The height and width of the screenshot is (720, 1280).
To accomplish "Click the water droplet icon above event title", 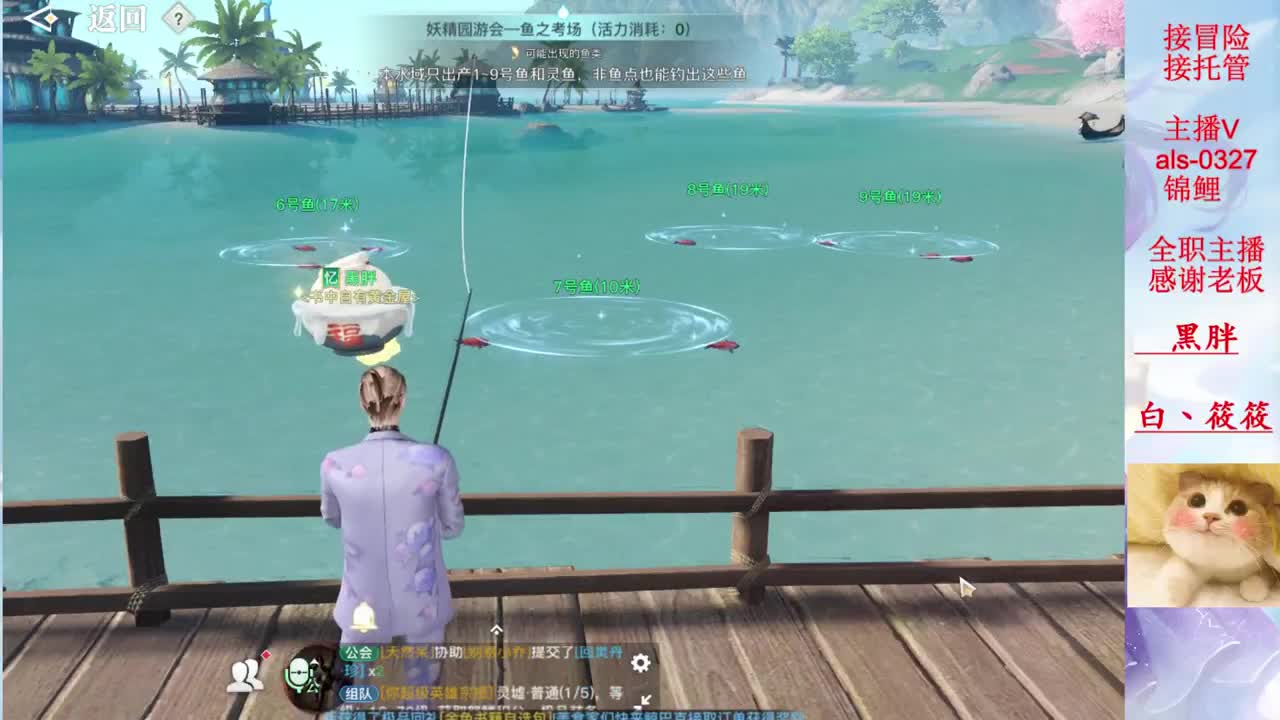I will click(516, 54).
